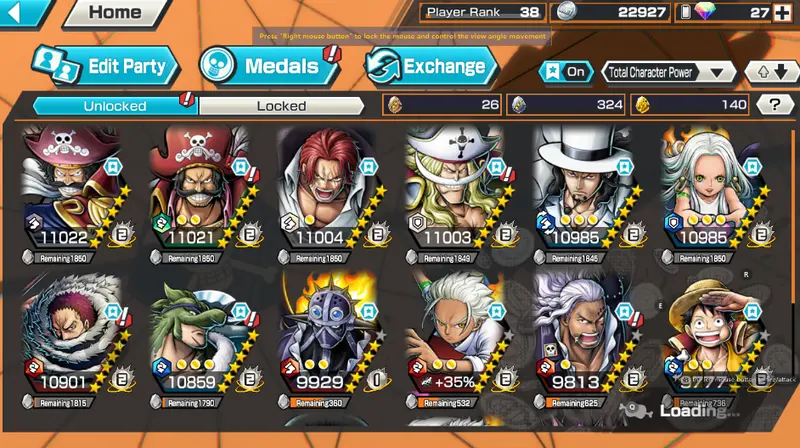Open the question mark help button
Viewport: 800px width, 448px height.
[x=774, y=104]
